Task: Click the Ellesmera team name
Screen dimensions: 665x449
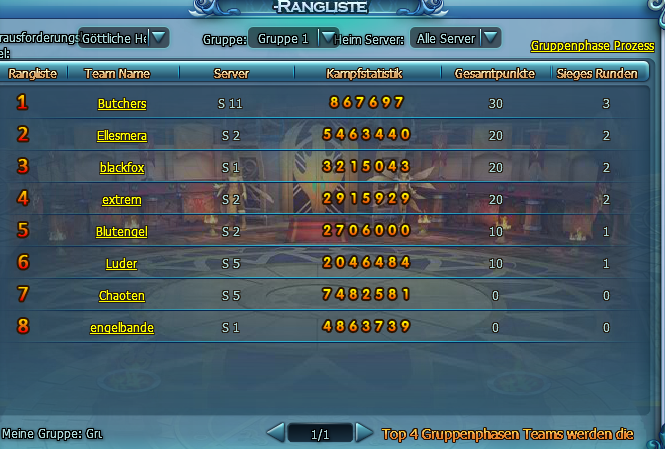Action: click(122, 136)
